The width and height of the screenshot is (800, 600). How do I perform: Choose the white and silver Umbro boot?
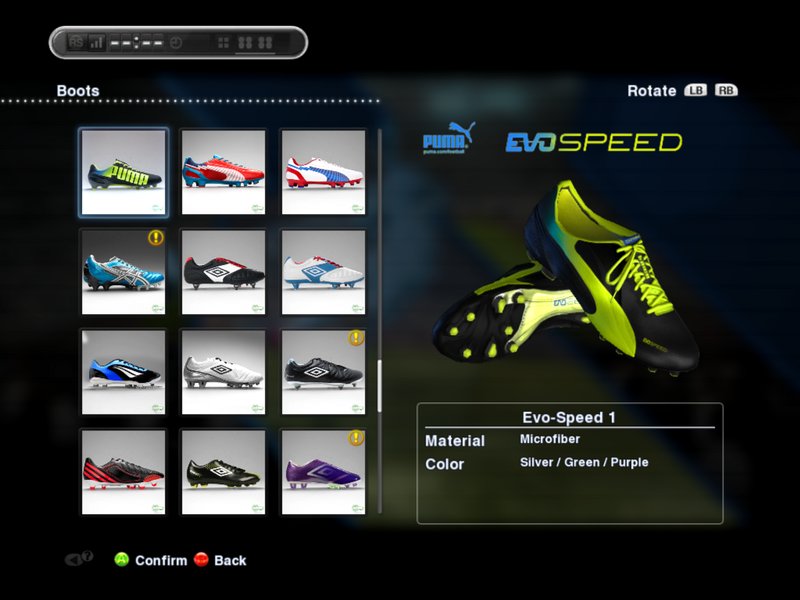click(223, 372)
